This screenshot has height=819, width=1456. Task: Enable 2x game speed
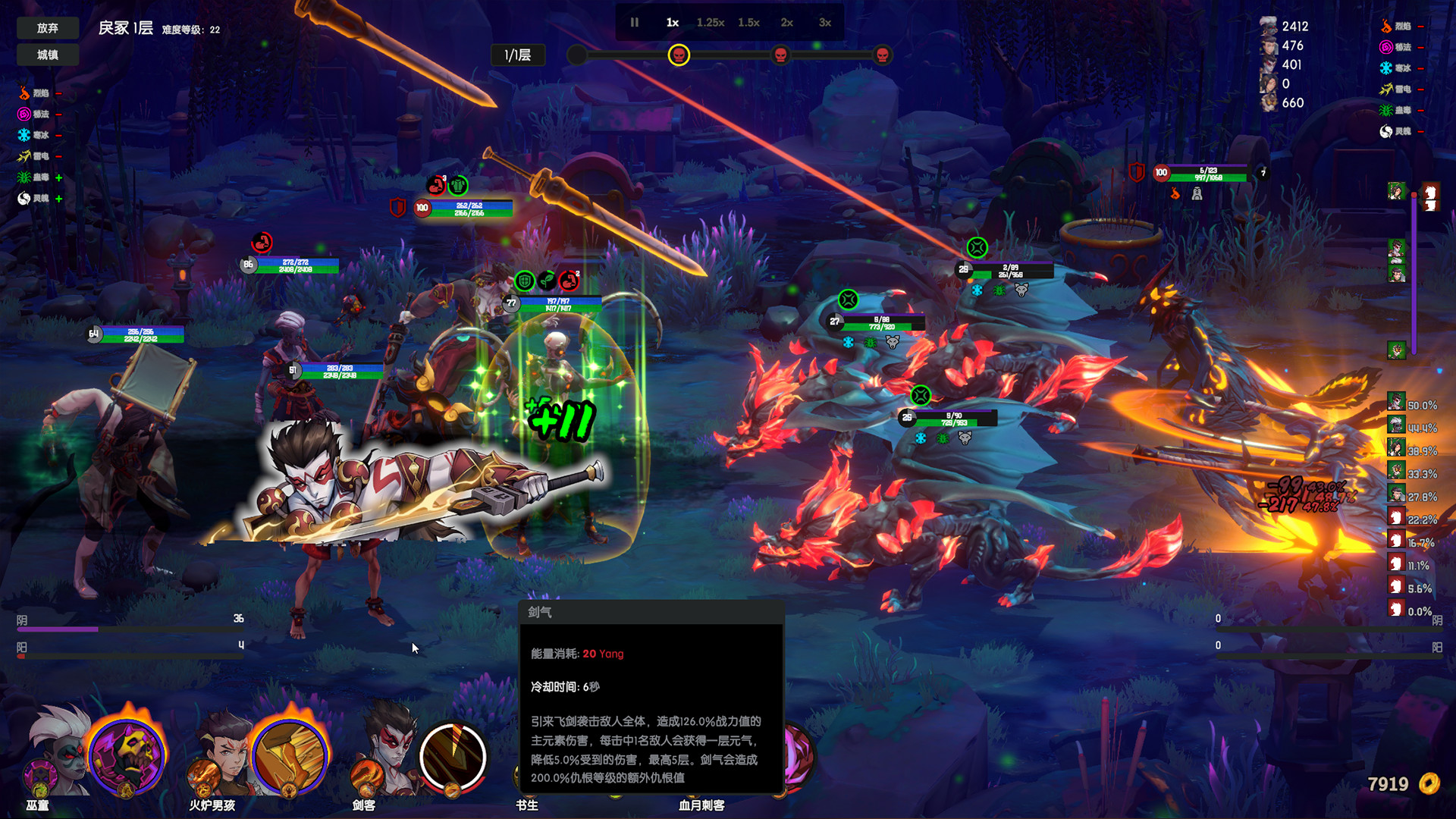786,22
